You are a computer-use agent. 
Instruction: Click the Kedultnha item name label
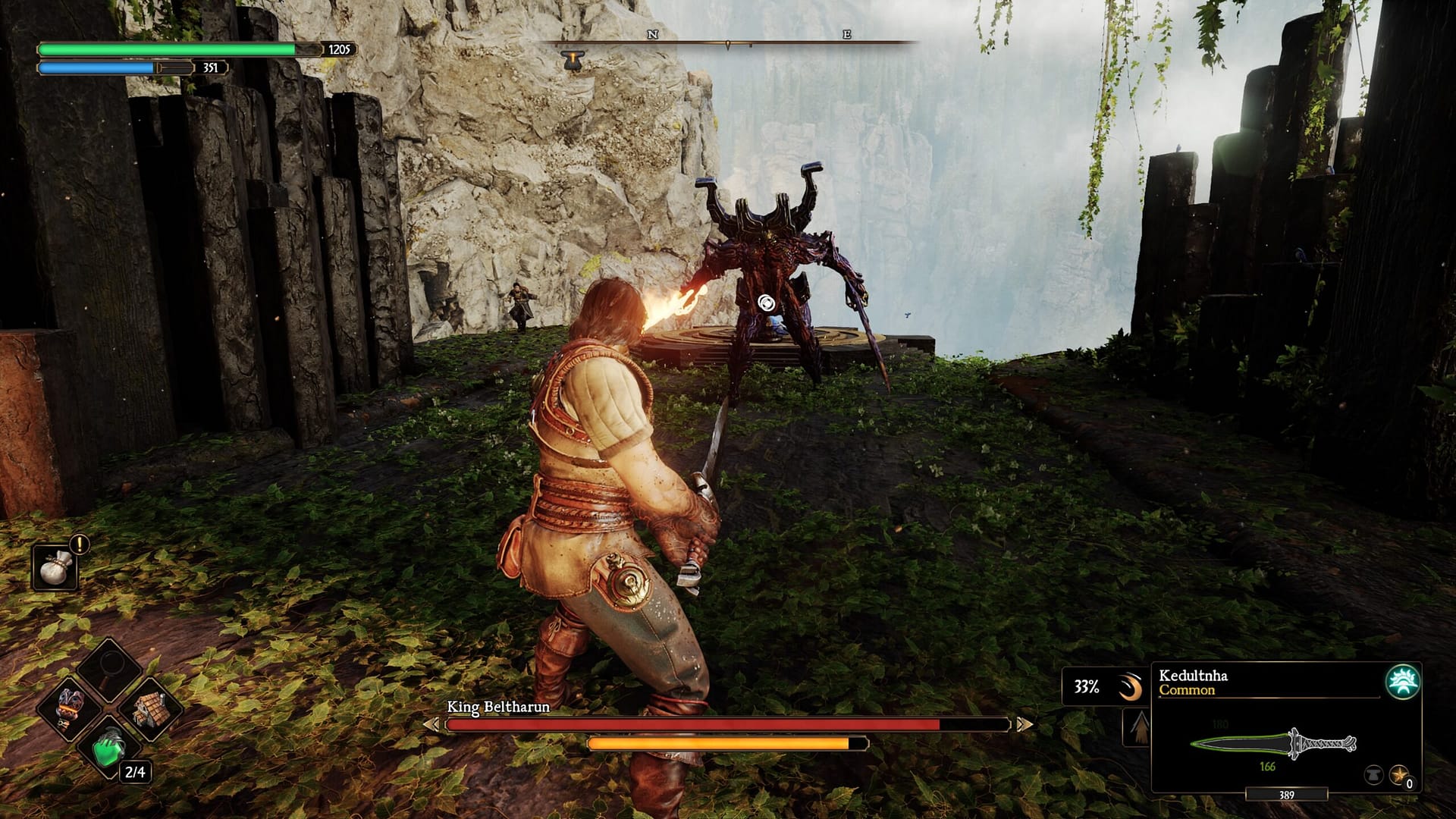point(1194,676)
